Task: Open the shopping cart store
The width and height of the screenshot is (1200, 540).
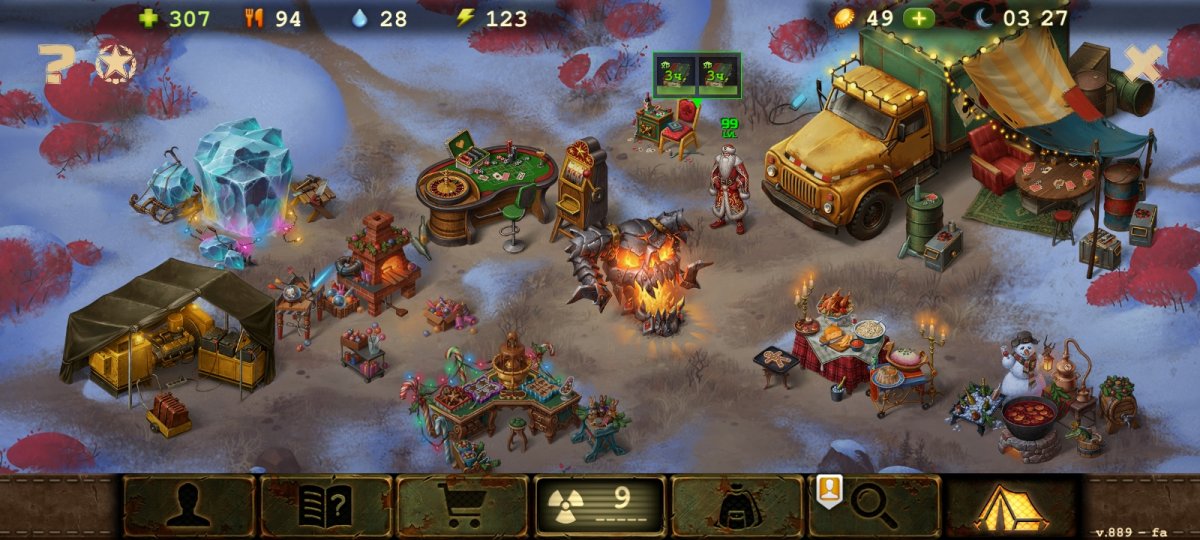Action: [x=462, y=506]
